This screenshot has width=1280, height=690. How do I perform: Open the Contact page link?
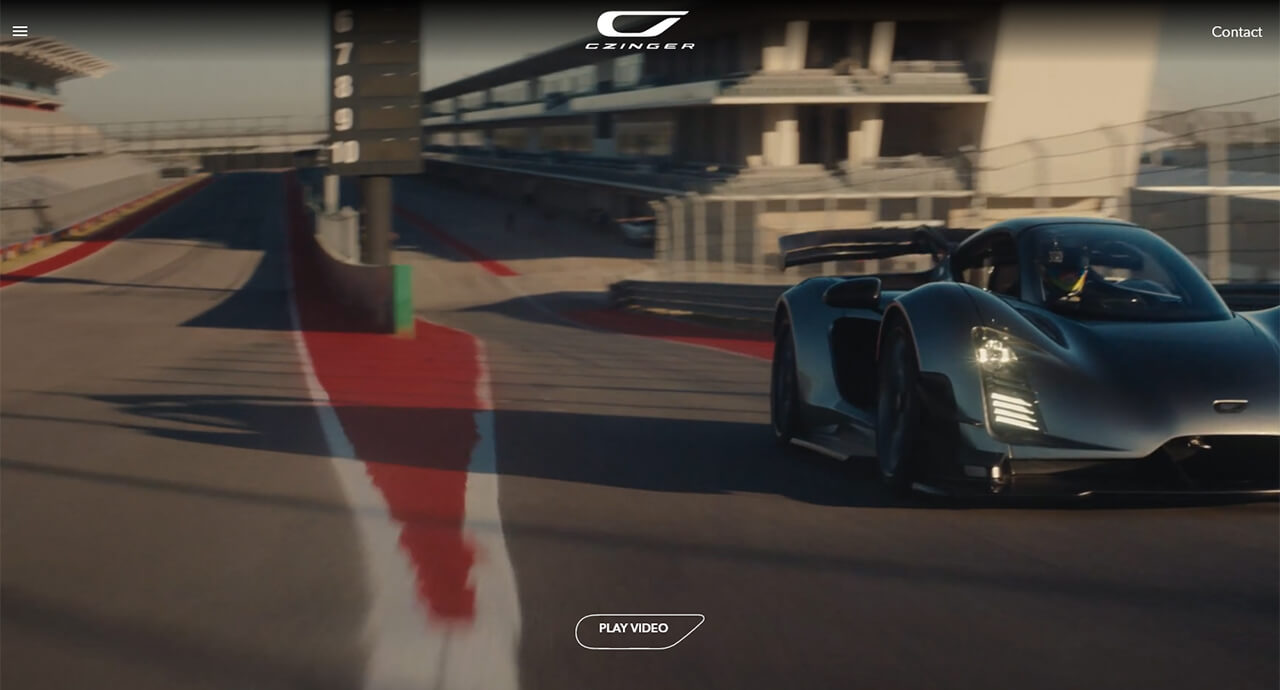point(1236,32)
